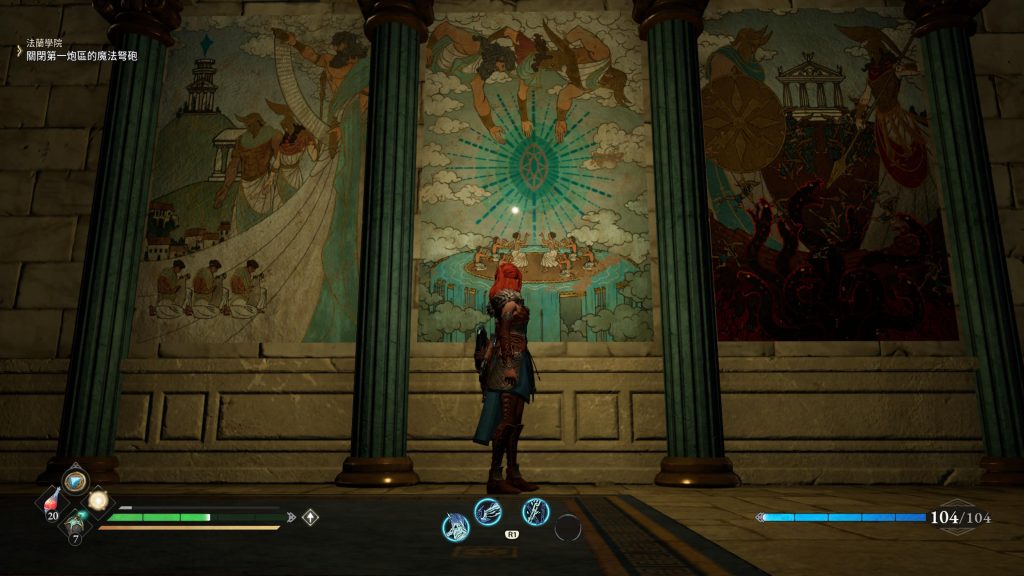This screenshot has width=1024, height=576.
Task: Activate the glowing white orb item
Action: tap(98, 500)
